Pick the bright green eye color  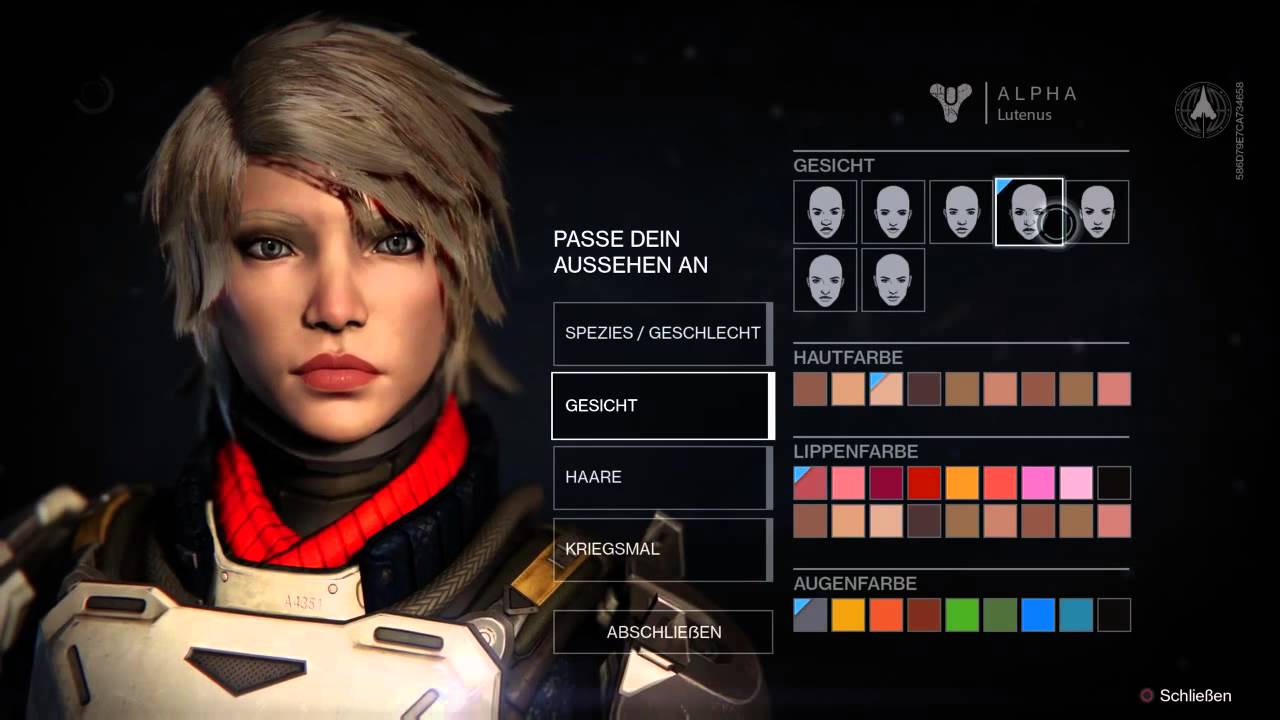tap(962, 615)
